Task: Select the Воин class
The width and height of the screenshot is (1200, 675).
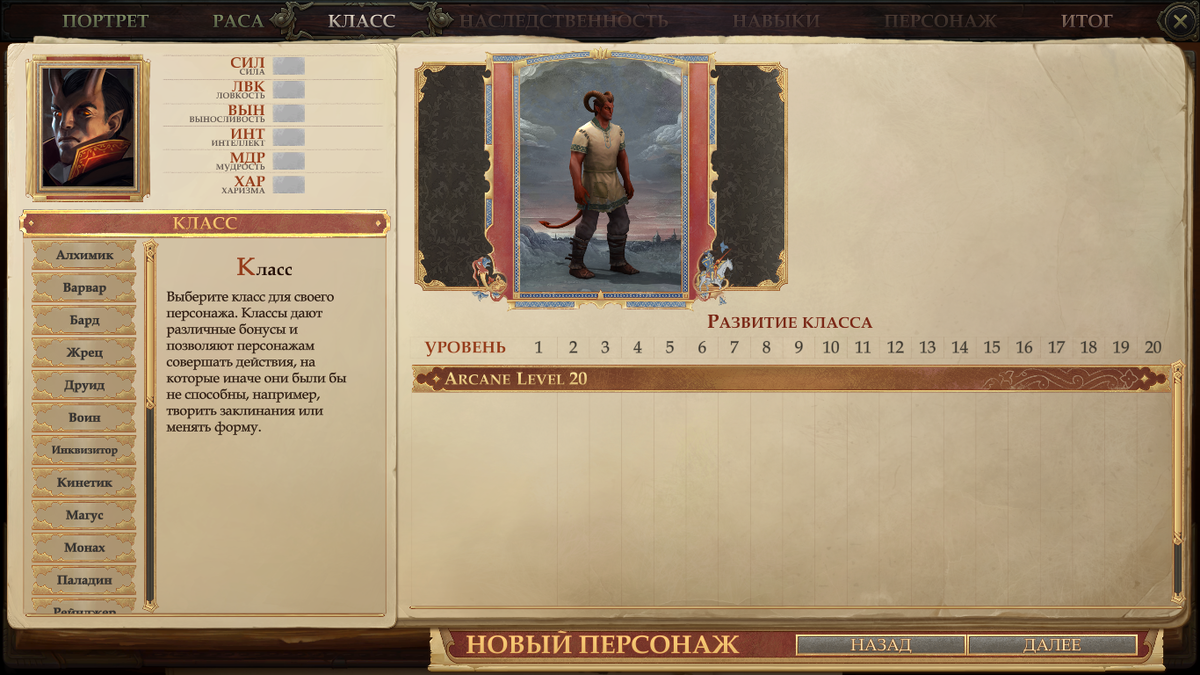Action: pyautogui.click(x=84, y=418)
